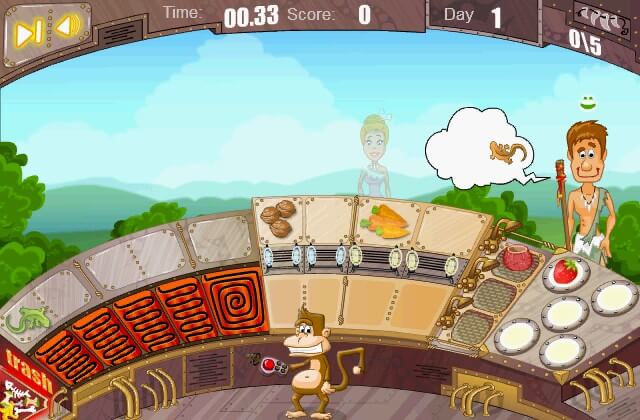Pick walnuts from the ingredient tray
The image size is (640, 420).
tap(276, 216)
